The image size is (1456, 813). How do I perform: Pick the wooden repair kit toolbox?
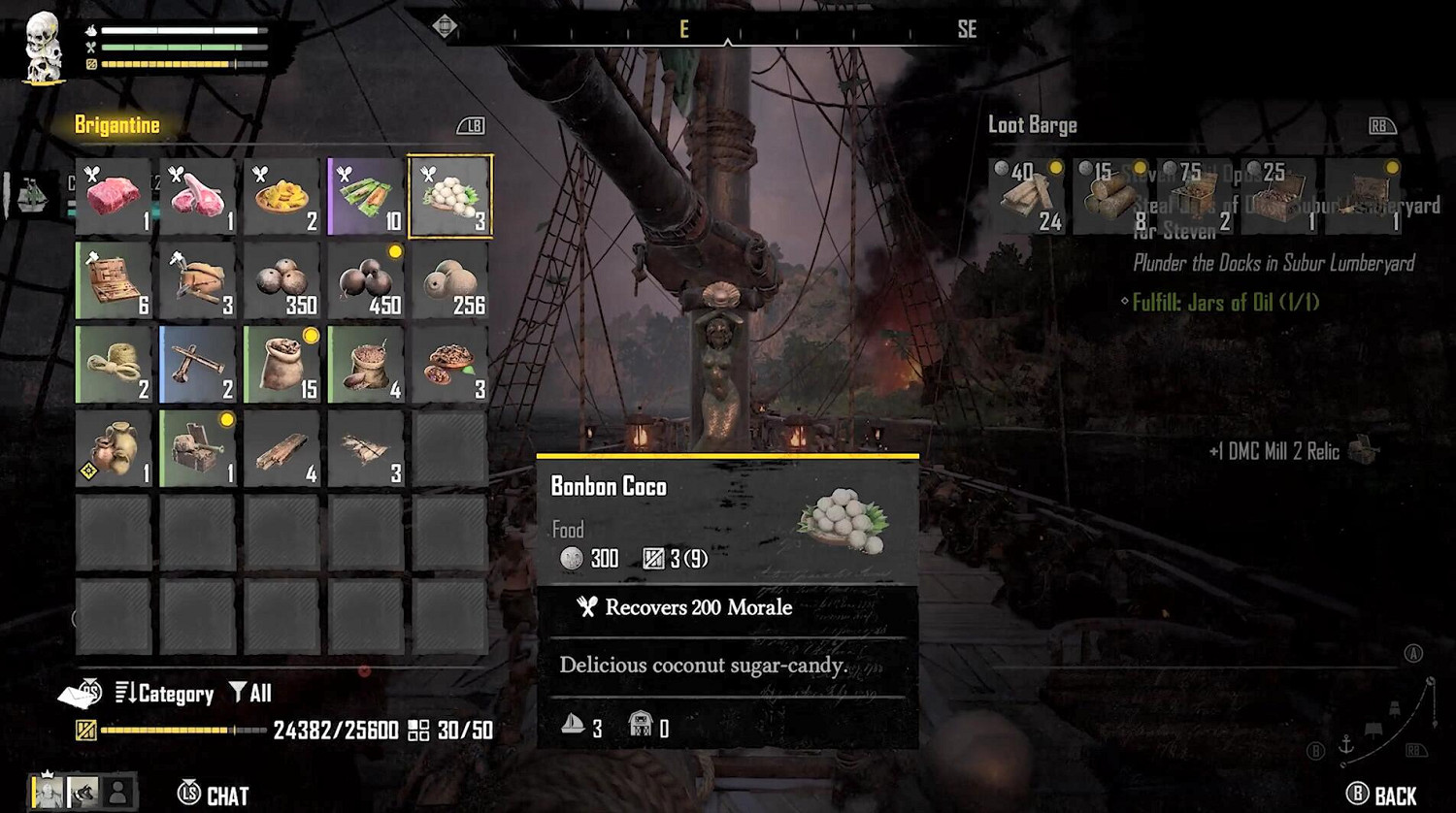114,280
